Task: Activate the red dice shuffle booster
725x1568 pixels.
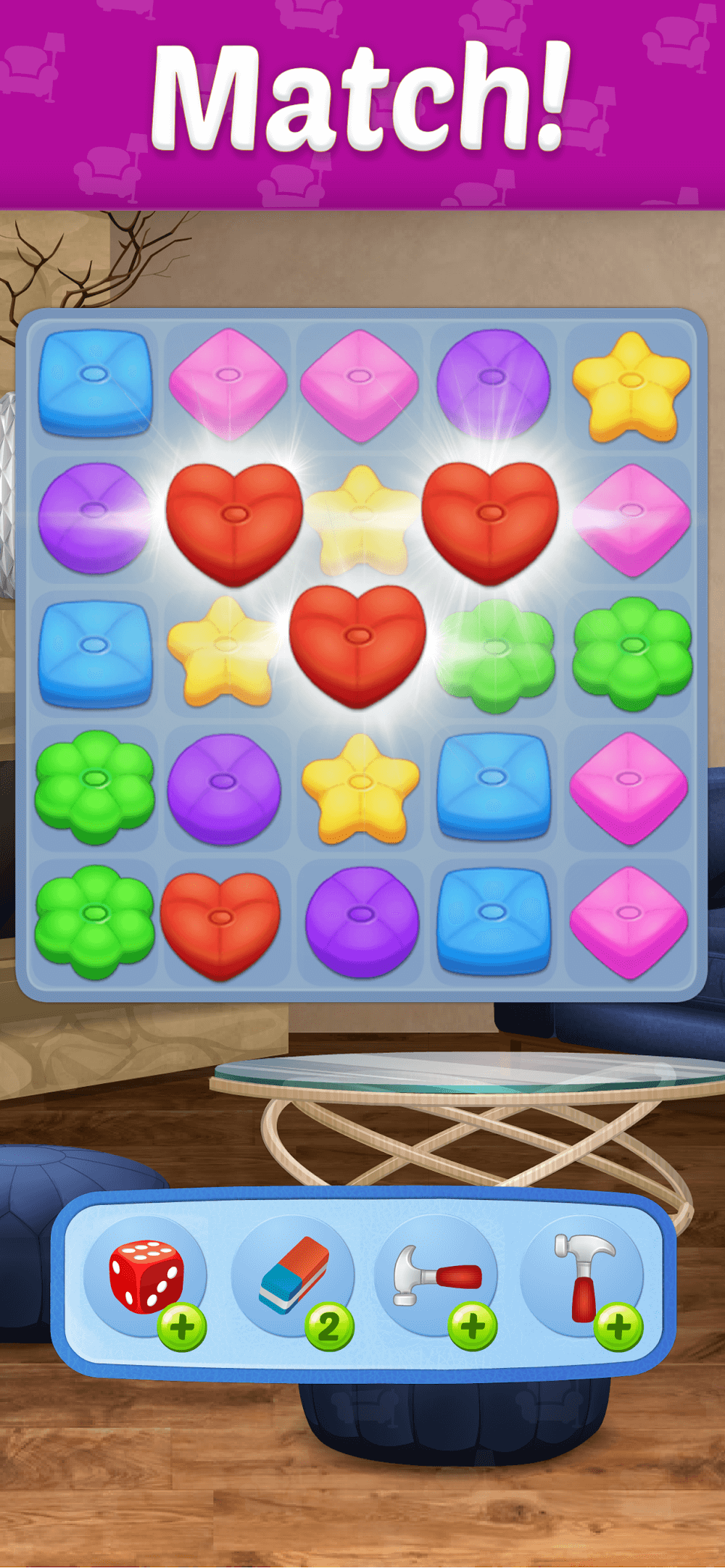Action: pos(144,1275)
